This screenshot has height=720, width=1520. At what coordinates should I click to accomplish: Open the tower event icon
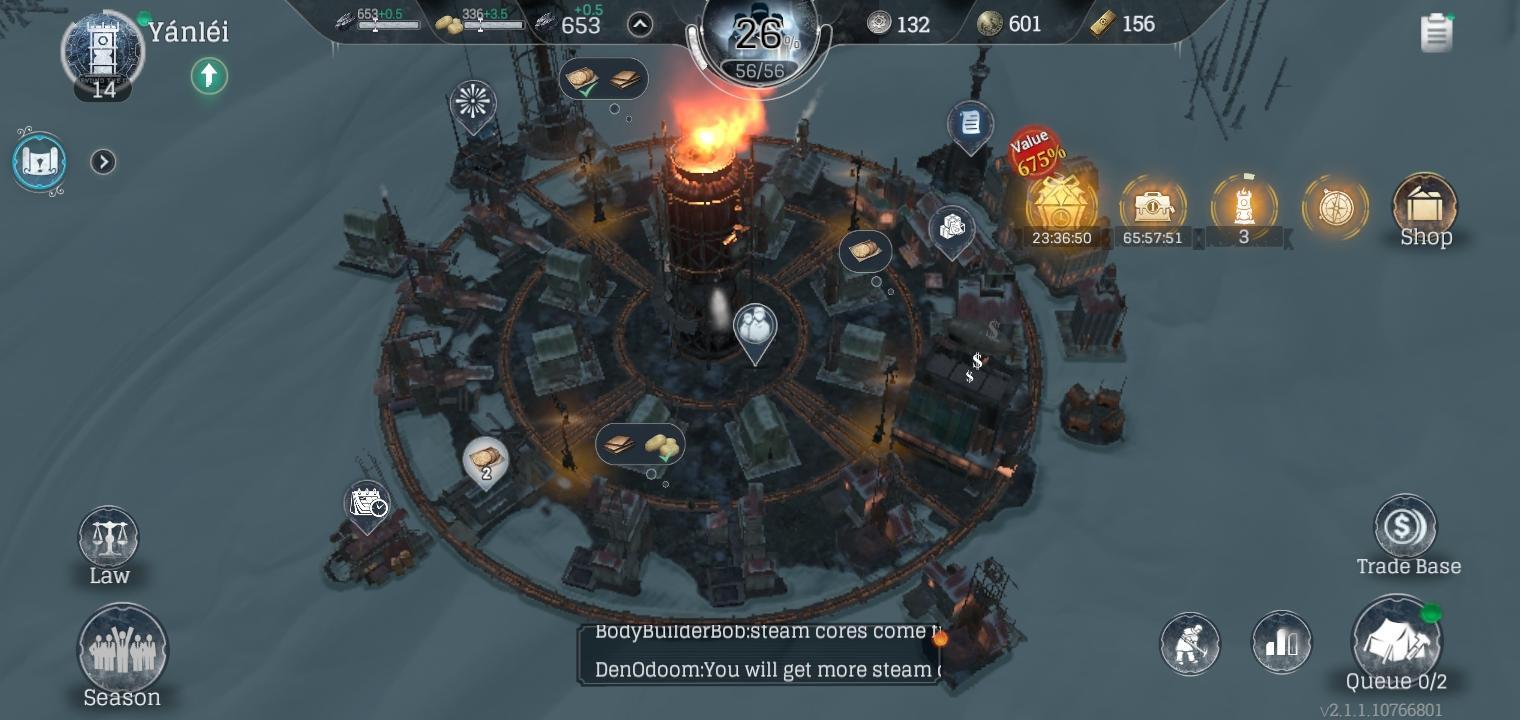[1243, 206]
